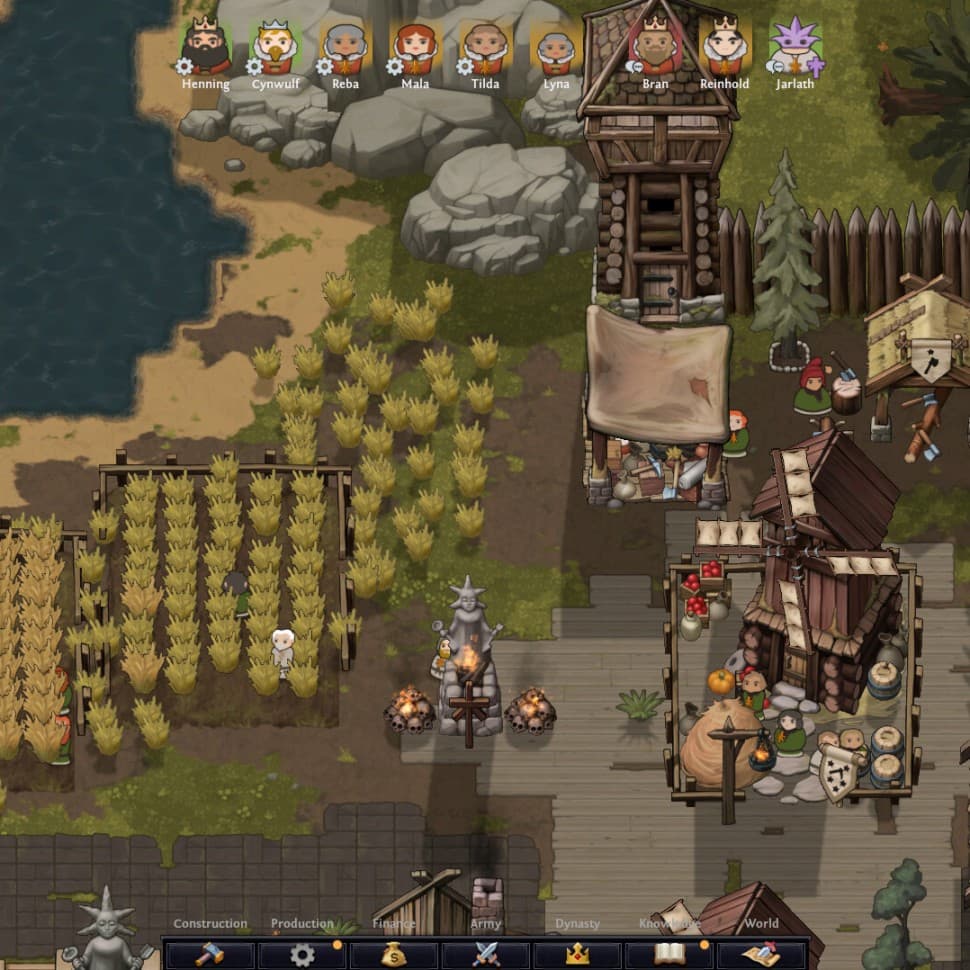
Task: Choose Reba's character portrait
Action: [345, 47]
